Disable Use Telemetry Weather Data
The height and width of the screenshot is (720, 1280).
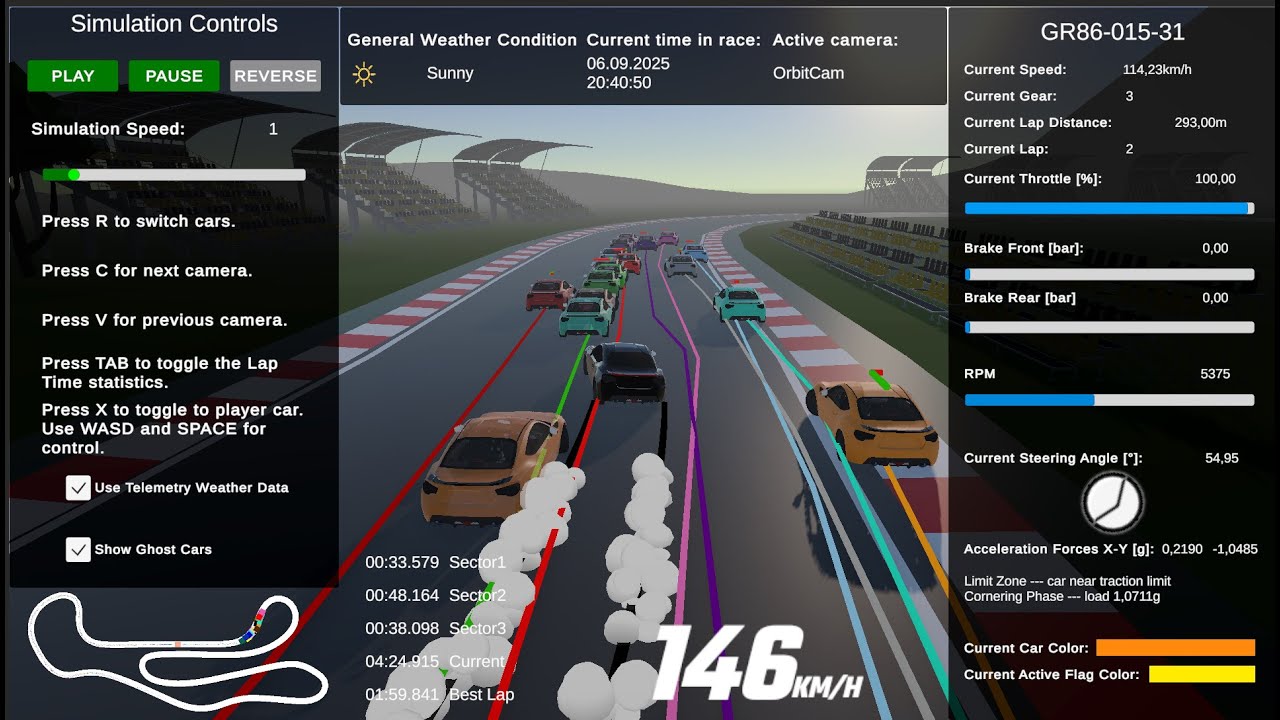[77, 488]
